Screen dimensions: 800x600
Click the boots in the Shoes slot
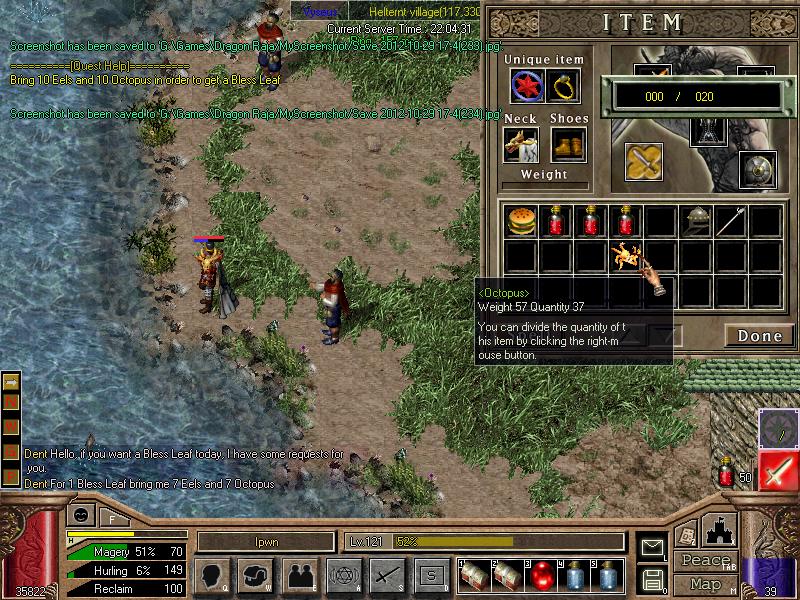click(567, 145)
